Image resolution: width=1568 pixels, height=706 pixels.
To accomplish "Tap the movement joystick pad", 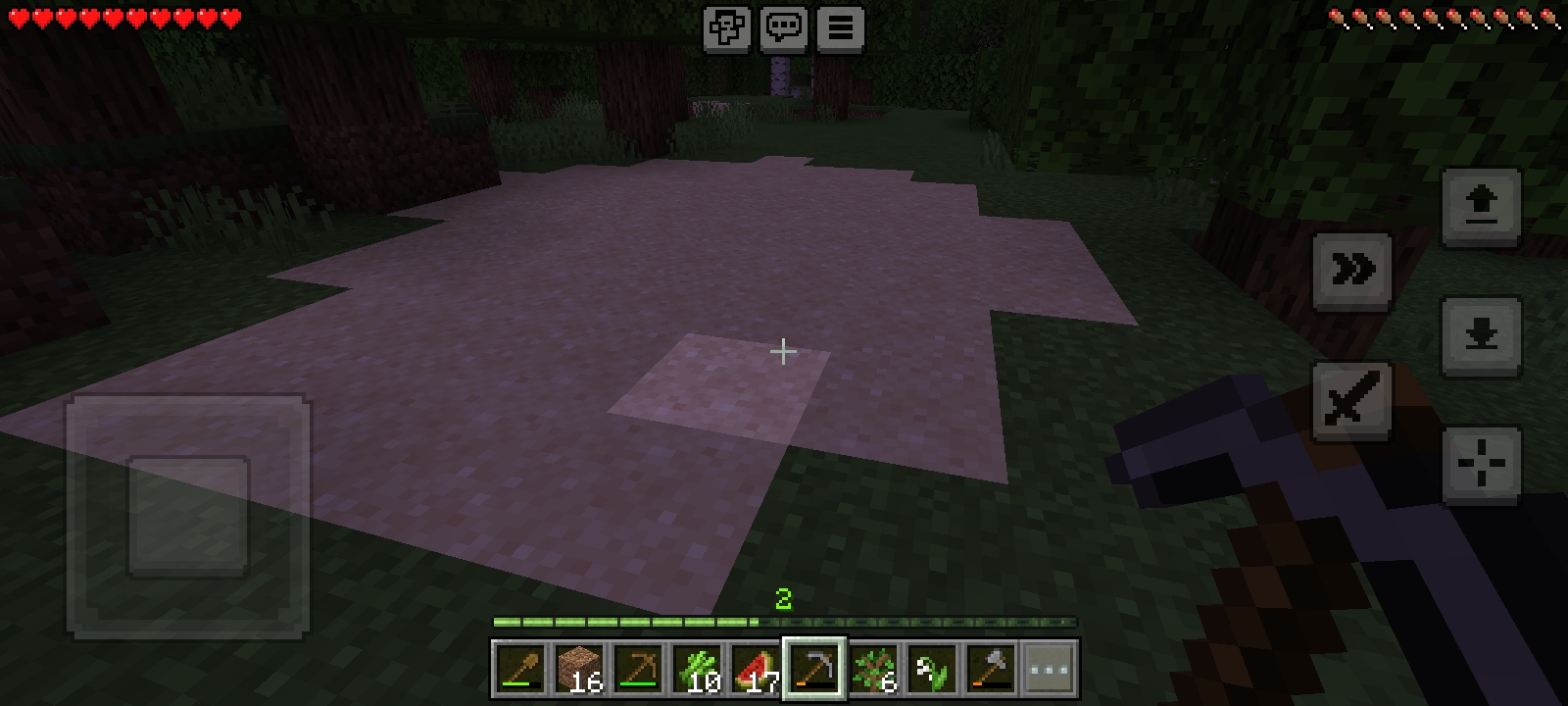I will [188, 517].
